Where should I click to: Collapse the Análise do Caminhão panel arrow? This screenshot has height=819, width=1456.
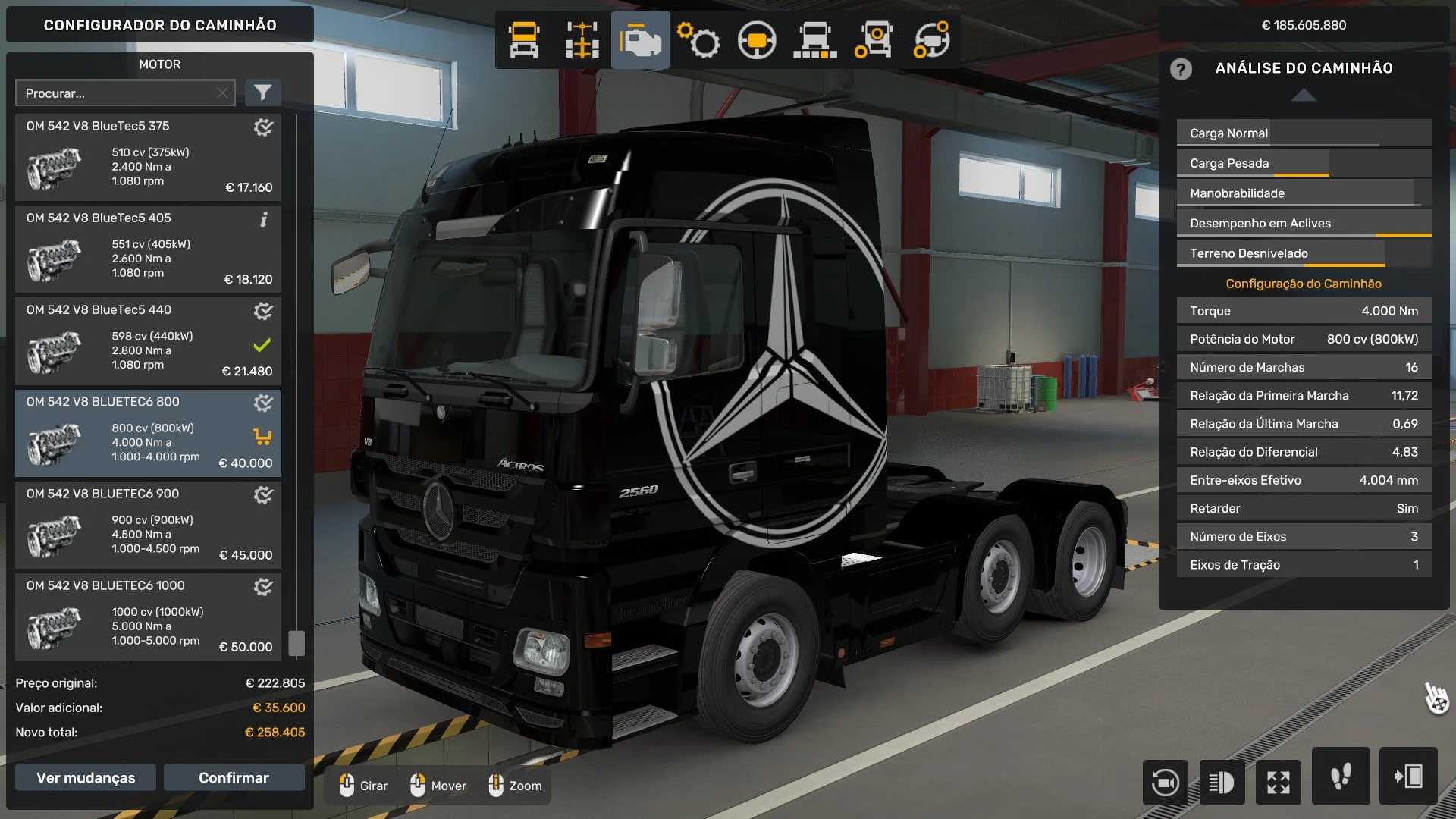pyautogui.click(x=1304, y=95)
